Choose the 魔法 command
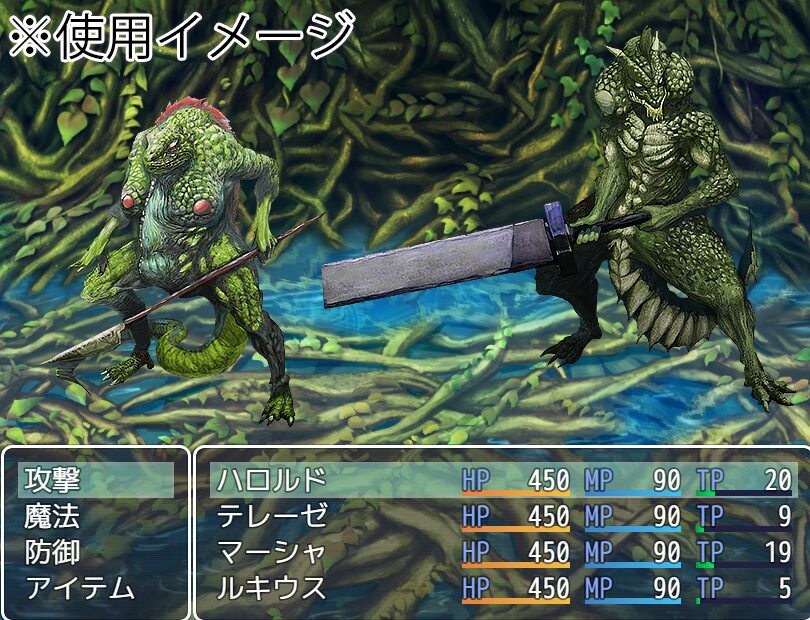This screenshot has height=620, width=810. click(53, 516)
